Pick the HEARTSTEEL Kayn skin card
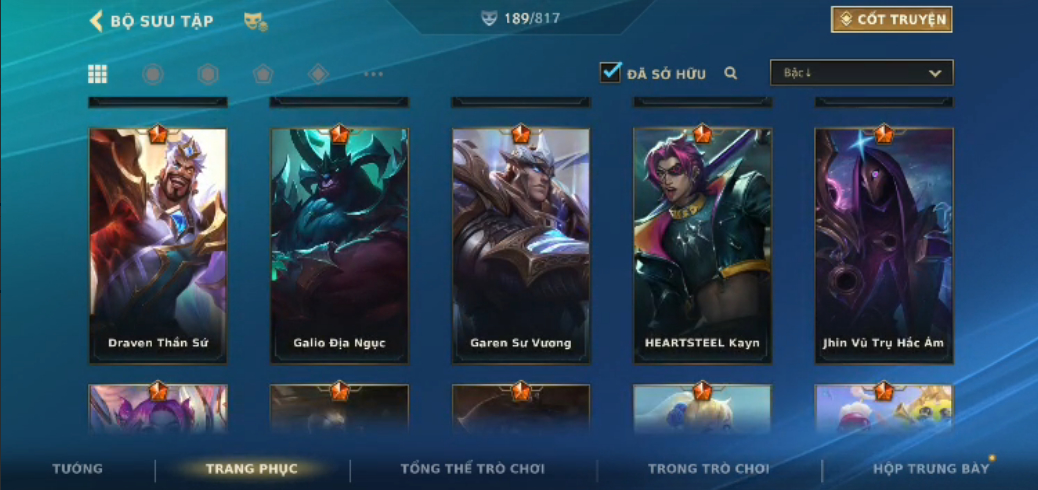This screenshot has height=490, width=1038. pyautogui.click(x=702, y=245)
